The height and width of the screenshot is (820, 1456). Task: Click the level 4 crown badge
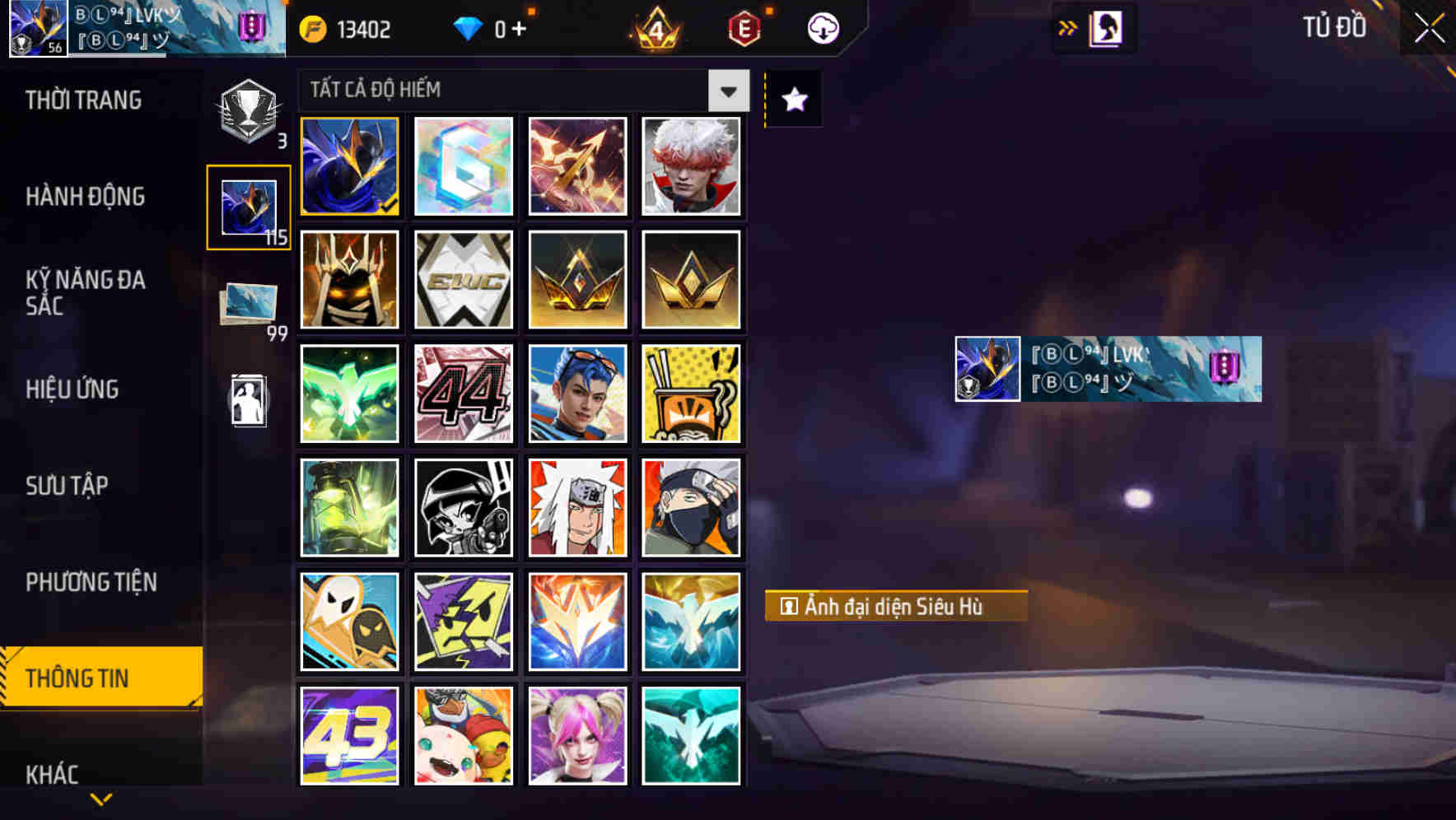click(655, 29)
